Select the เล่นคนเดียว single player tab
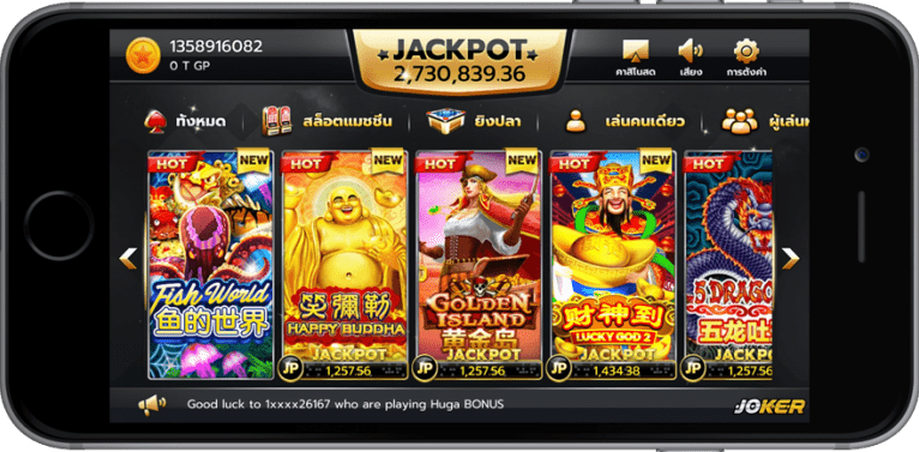 coord(624,122)
